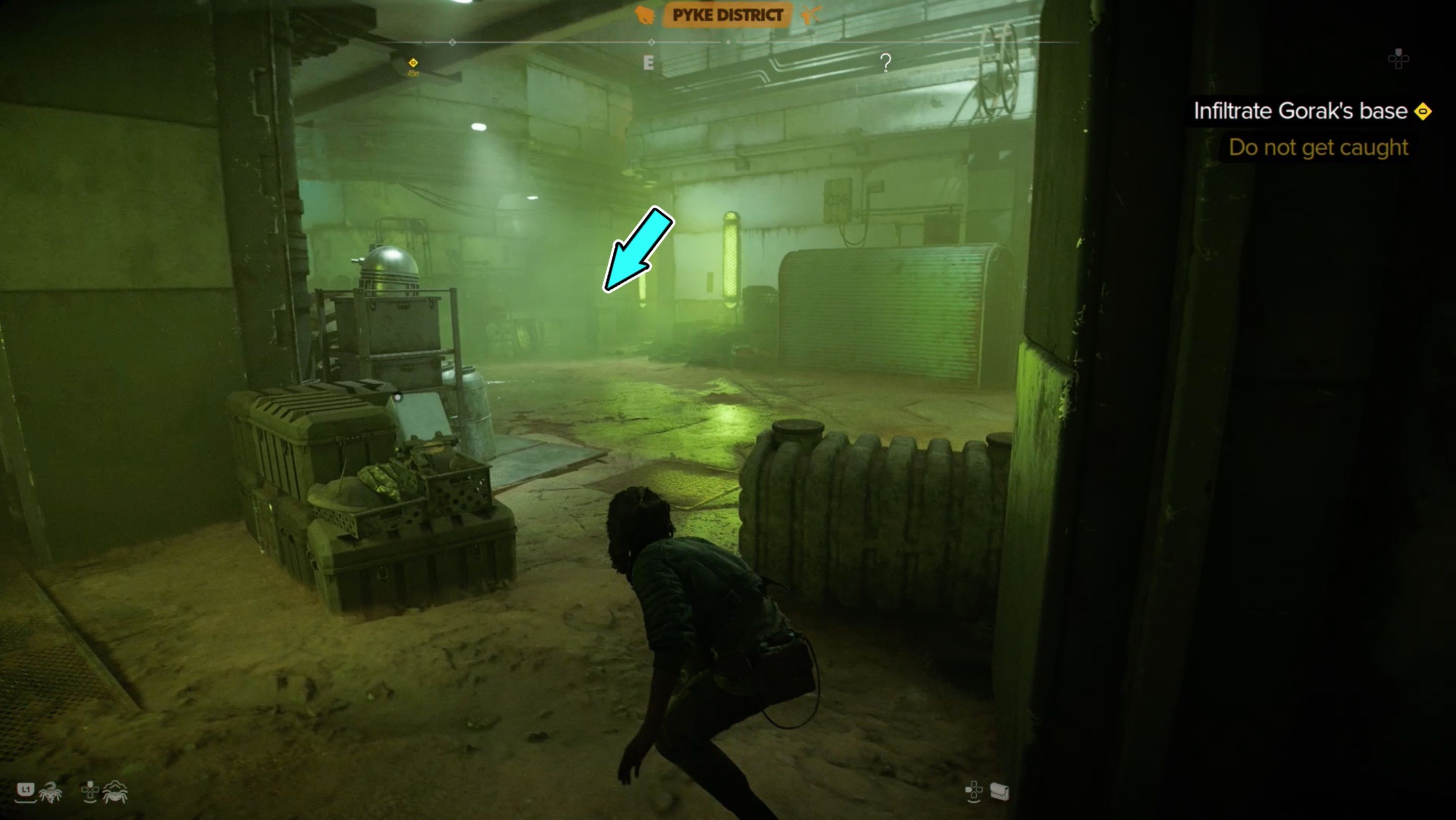Click the d-pad icon in the top right corner
The width and height of the screenshot is (1456, 820).
pos(1400,60)
